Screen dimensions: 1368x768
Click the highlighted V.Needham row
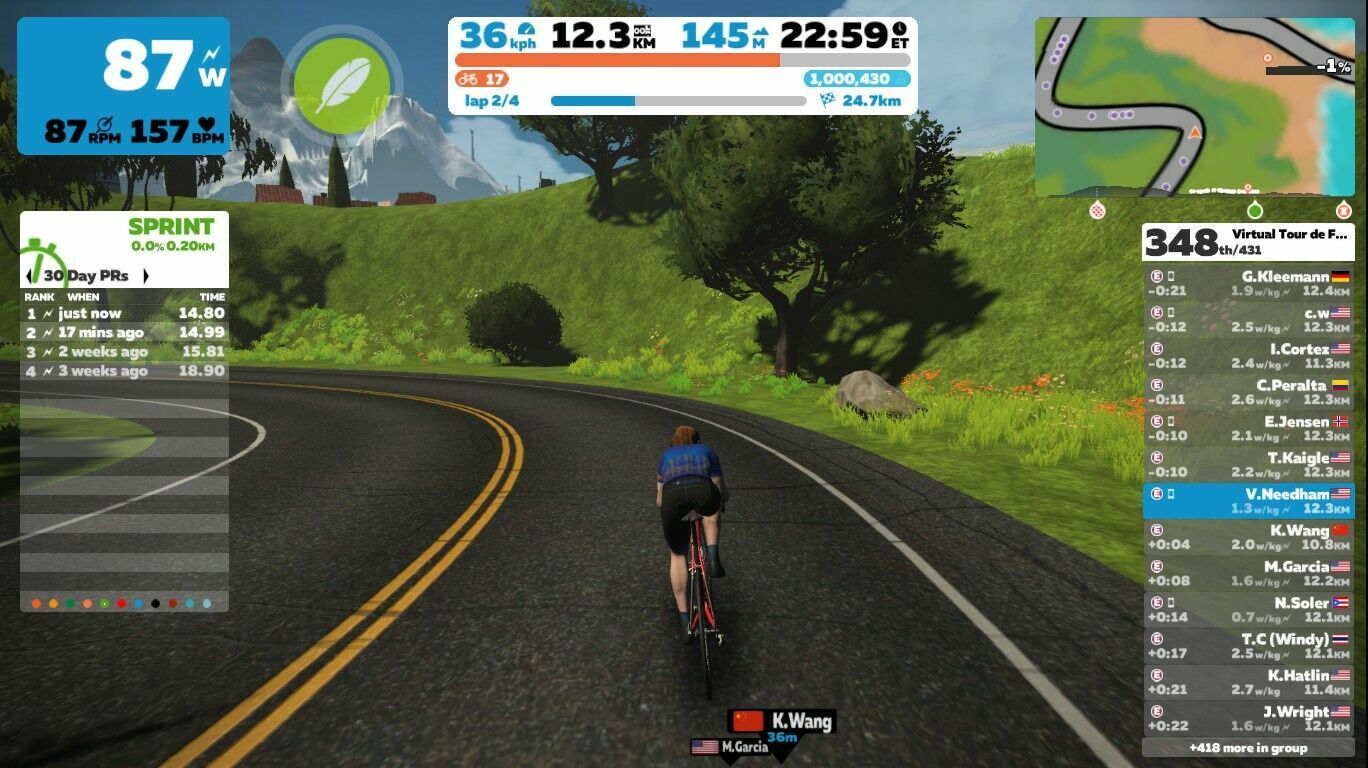(x=1248, y=501)
